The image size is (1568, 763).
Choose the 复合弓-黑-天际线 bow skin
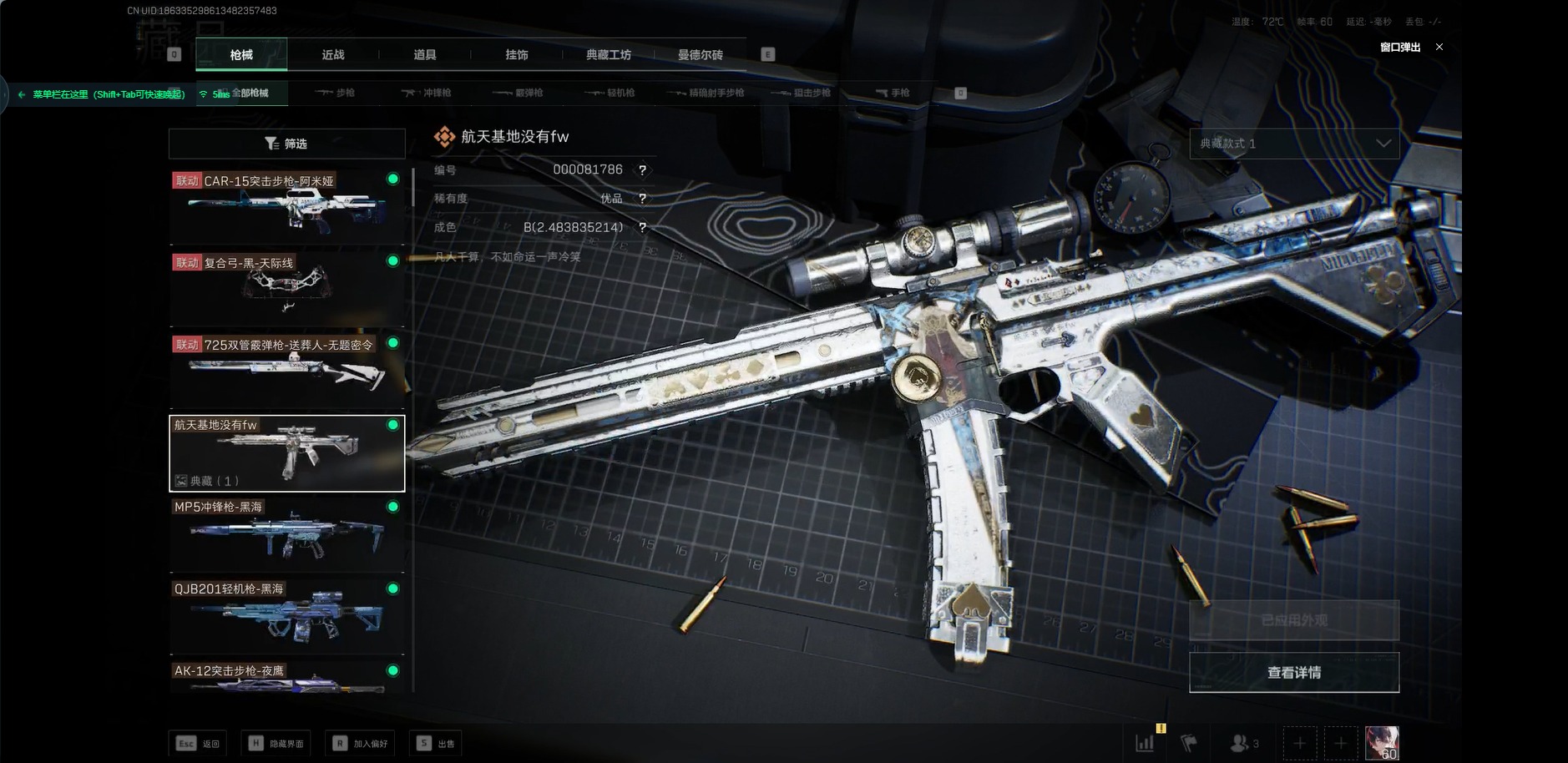click(286, 289)
